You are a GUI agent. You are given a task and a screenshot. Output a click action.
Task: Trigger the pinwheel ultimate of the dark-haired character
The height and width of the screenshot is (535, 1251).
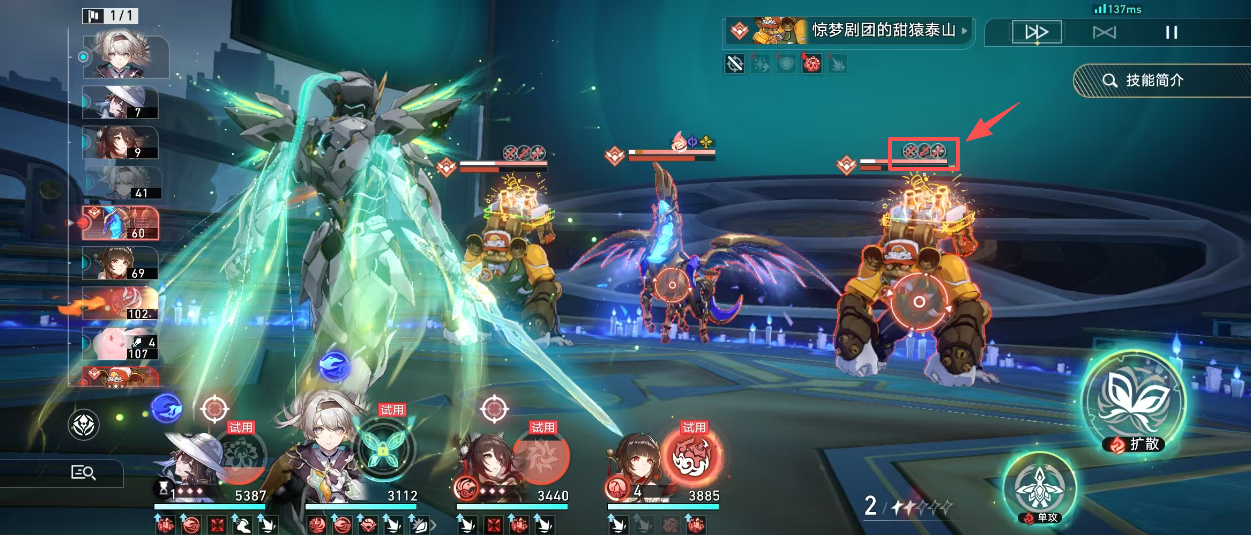point(541,456)
